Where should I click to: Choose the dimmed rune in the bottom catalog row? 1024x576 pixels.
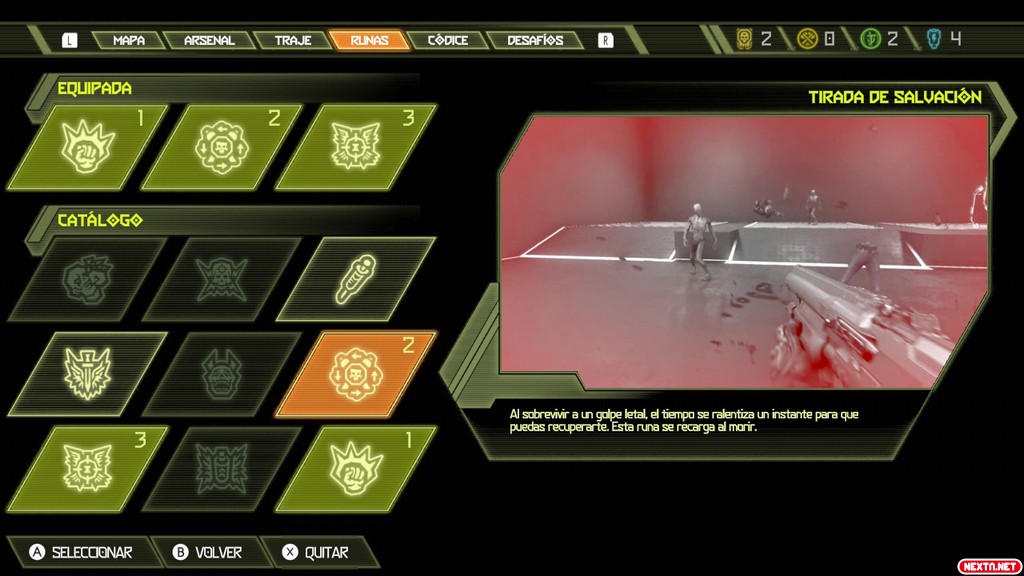[x=222, y=467]
